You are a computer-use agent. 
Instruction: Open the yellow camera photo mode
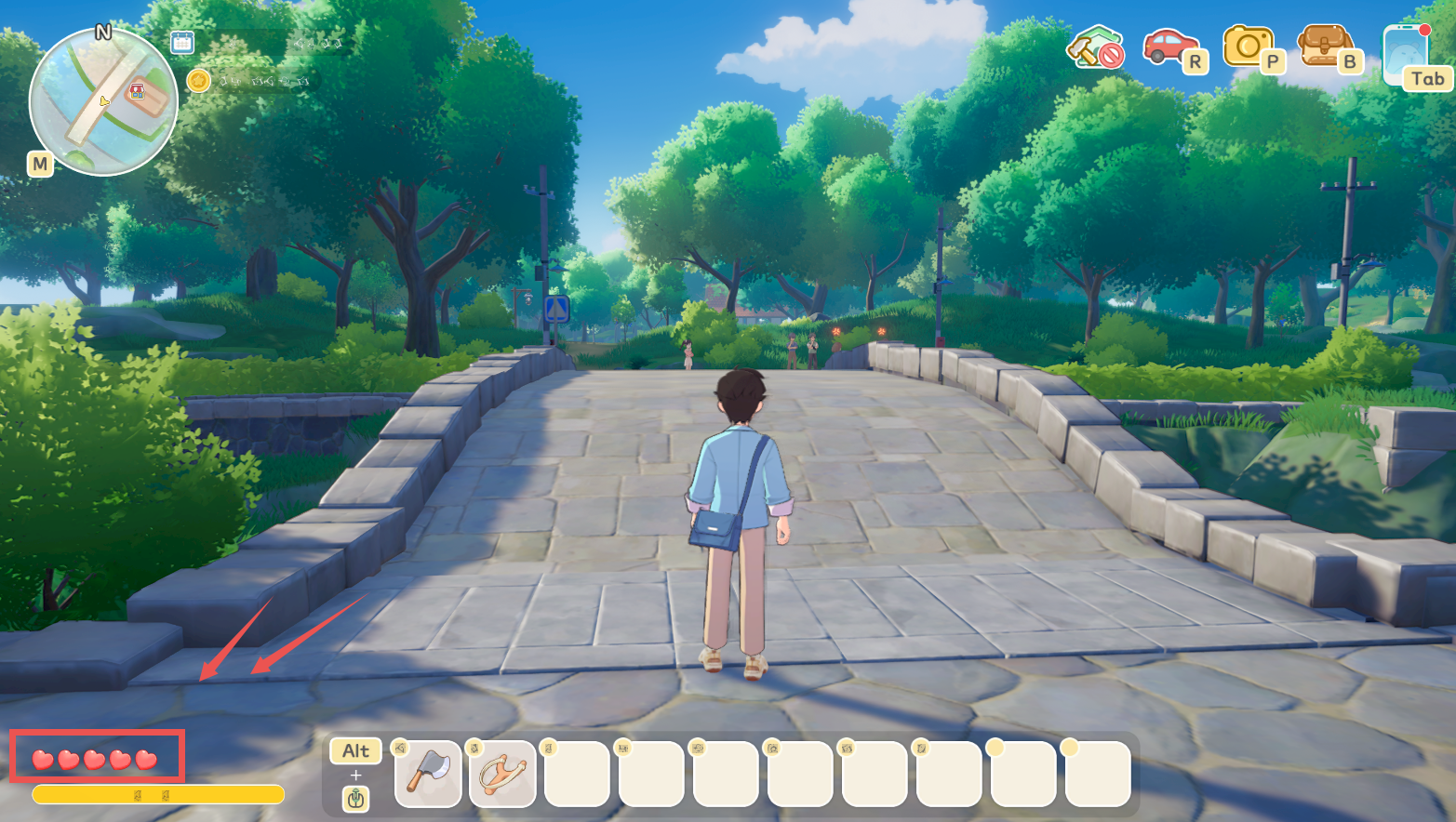click(1247, 45)
